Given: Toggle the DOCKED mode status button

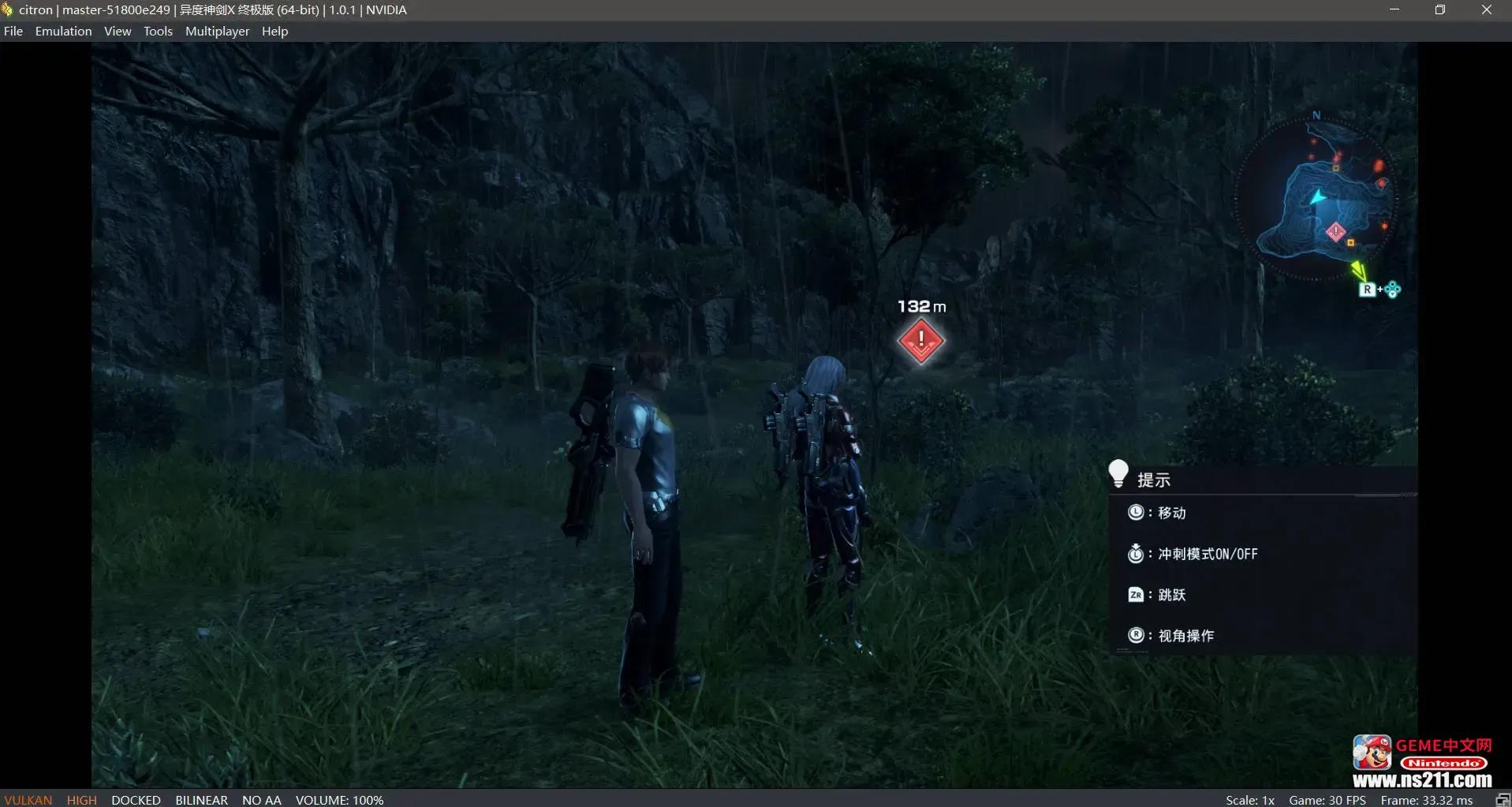Looking at the screenshot, I should [136, 800].
